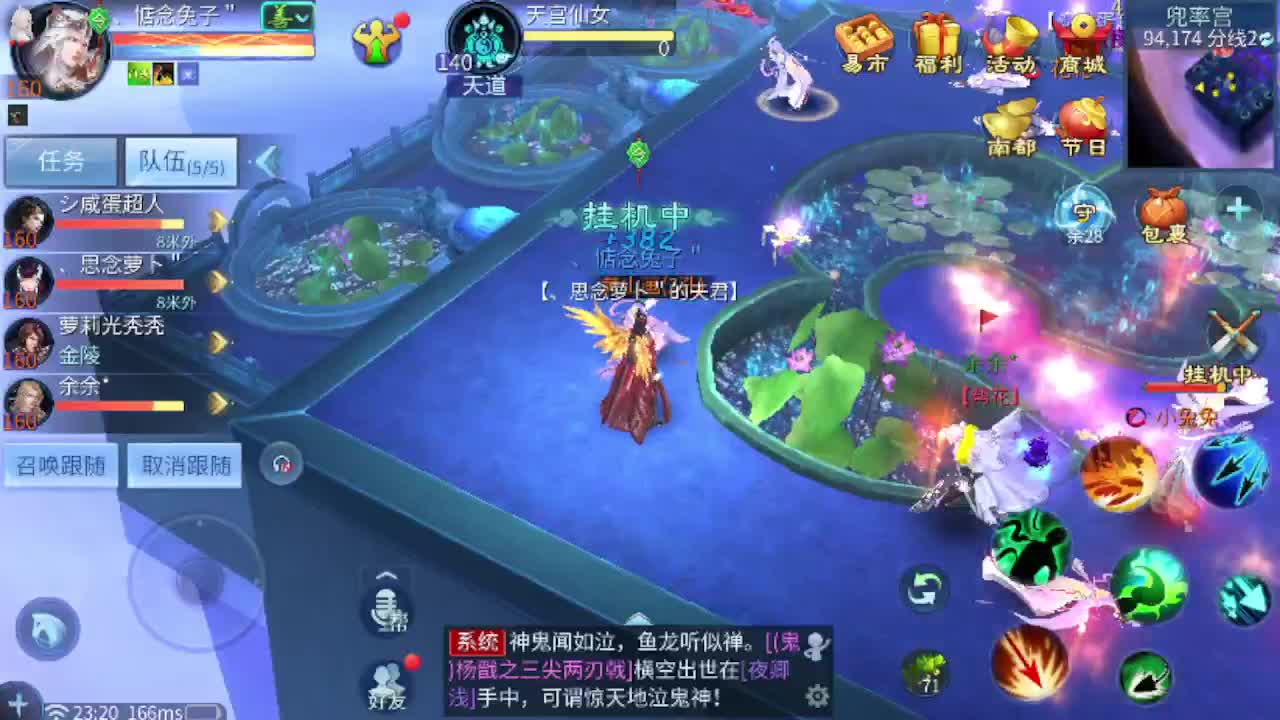Switch to the 队伍(5/5) tab
The height and width of the screenshot is (720, 1280).
[x=180, y=162]
